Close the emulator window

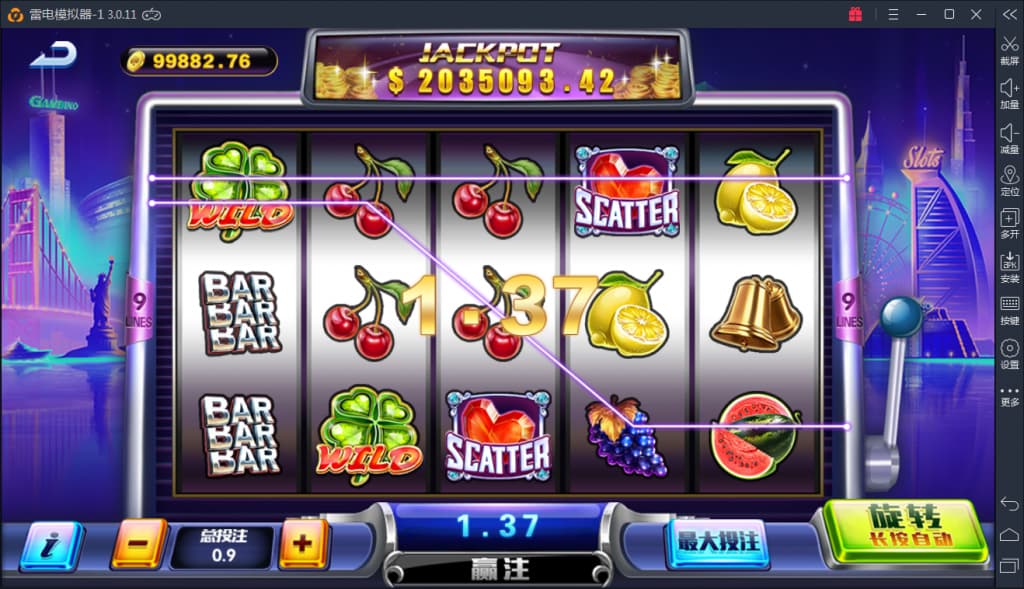[976, 14]
